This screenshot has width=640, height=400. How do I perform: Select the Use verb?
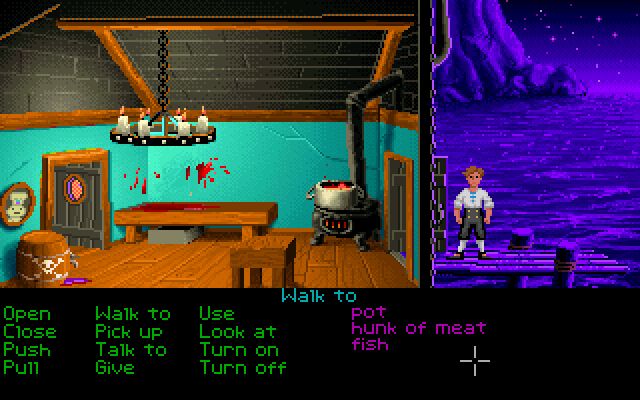coord(216,314)
